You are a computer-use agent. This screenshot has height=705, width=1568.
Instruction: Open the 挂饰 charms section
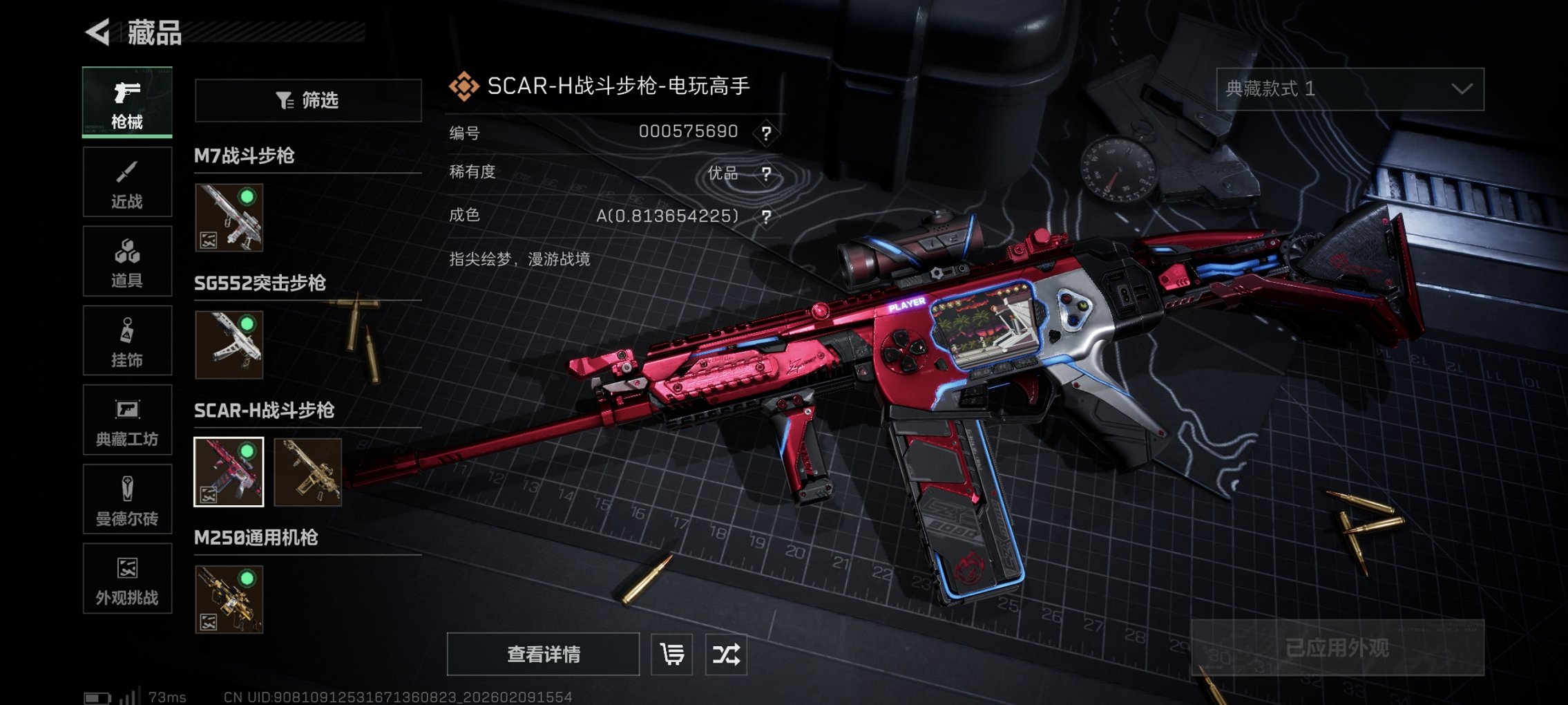pyautogui.click(x=127, y=340)
